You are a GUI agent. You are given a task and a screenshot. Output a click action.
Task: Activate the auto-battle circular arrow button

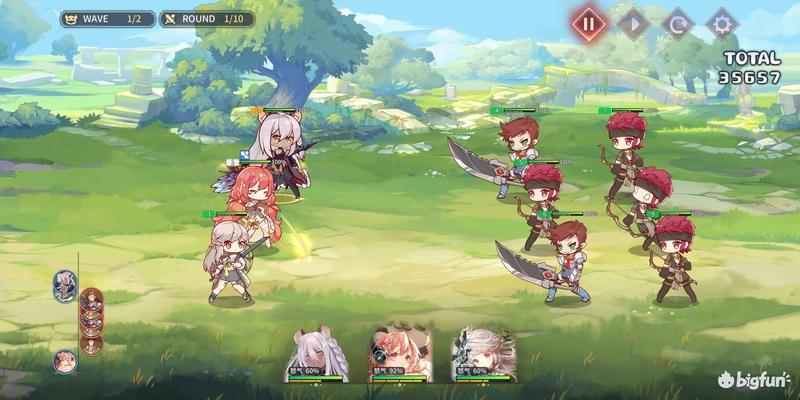click(678, 22)
